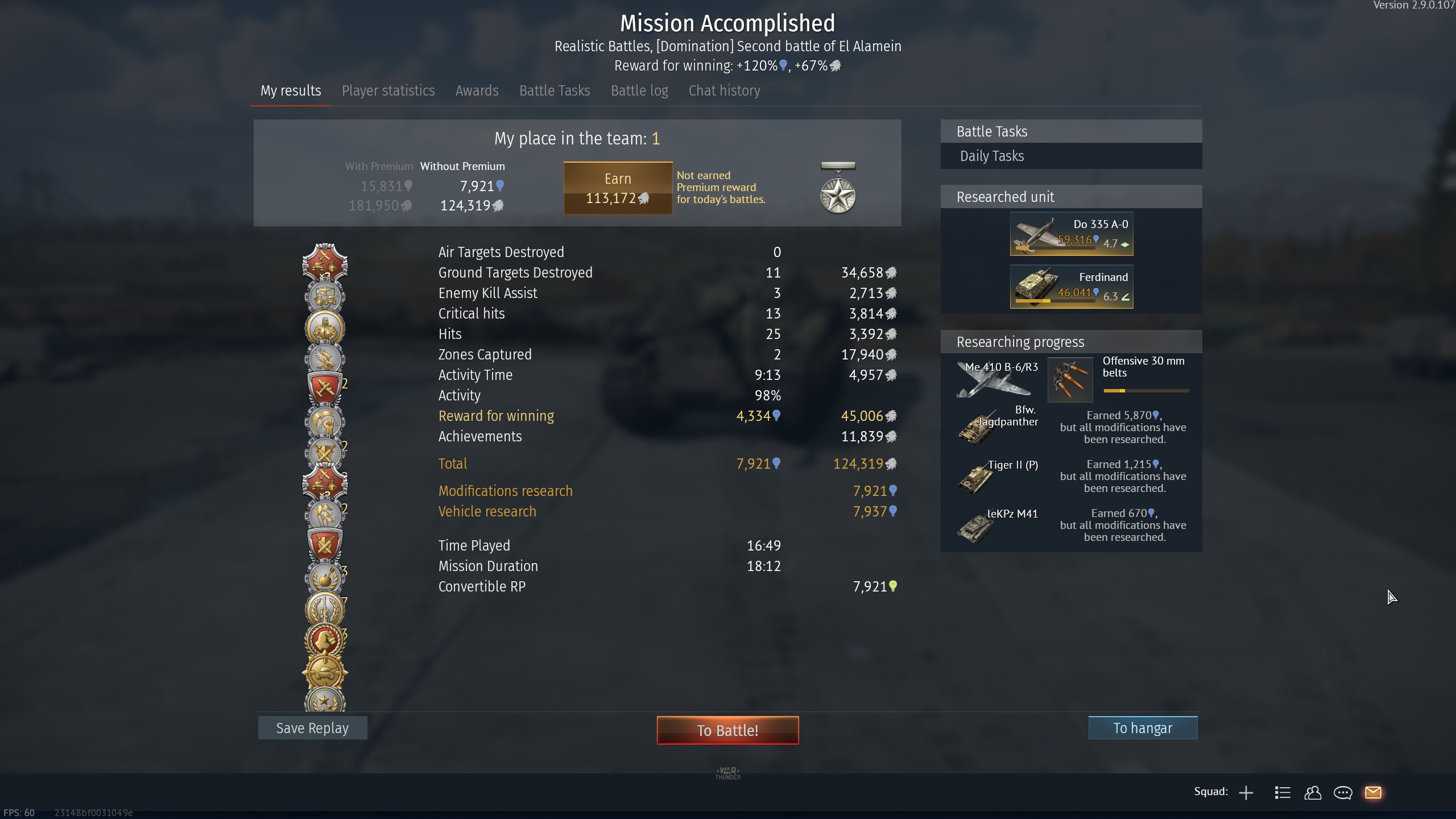Click the Offensive 30 mm belts modification icon
Viewport: 1456px width, 819px height.
point(1070,379)
